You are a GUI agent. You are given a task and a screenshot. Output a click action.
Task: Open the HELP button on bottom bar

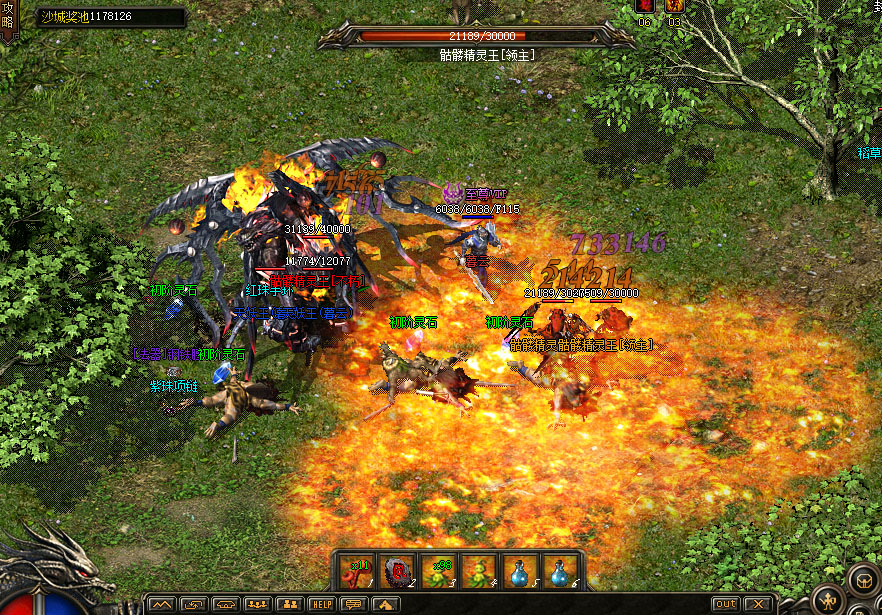tap(321, 604)
